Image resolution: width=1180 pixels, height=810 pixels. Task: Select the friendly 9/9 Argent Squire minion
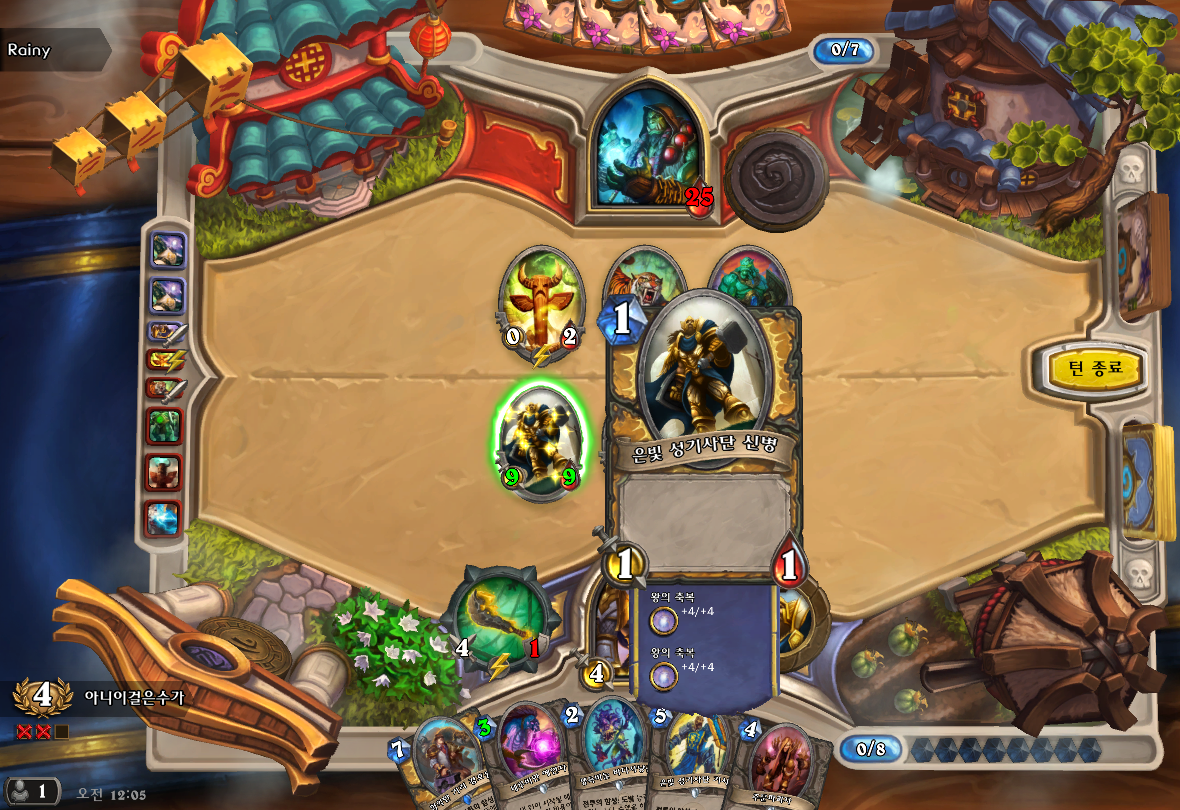pos(542,442)
